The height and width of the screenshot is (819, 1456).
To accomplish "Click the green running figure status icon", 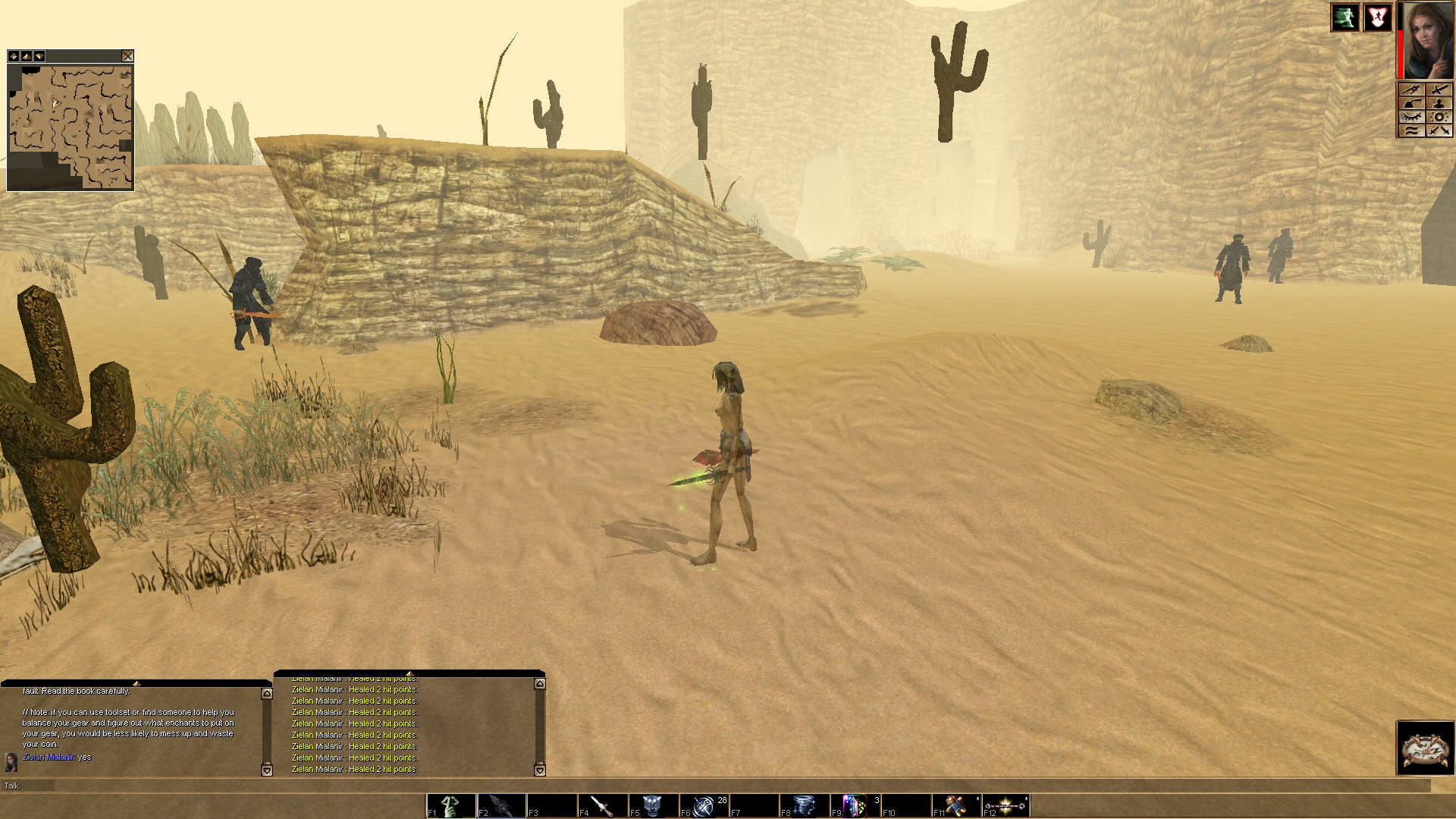I will [1345, 17].
